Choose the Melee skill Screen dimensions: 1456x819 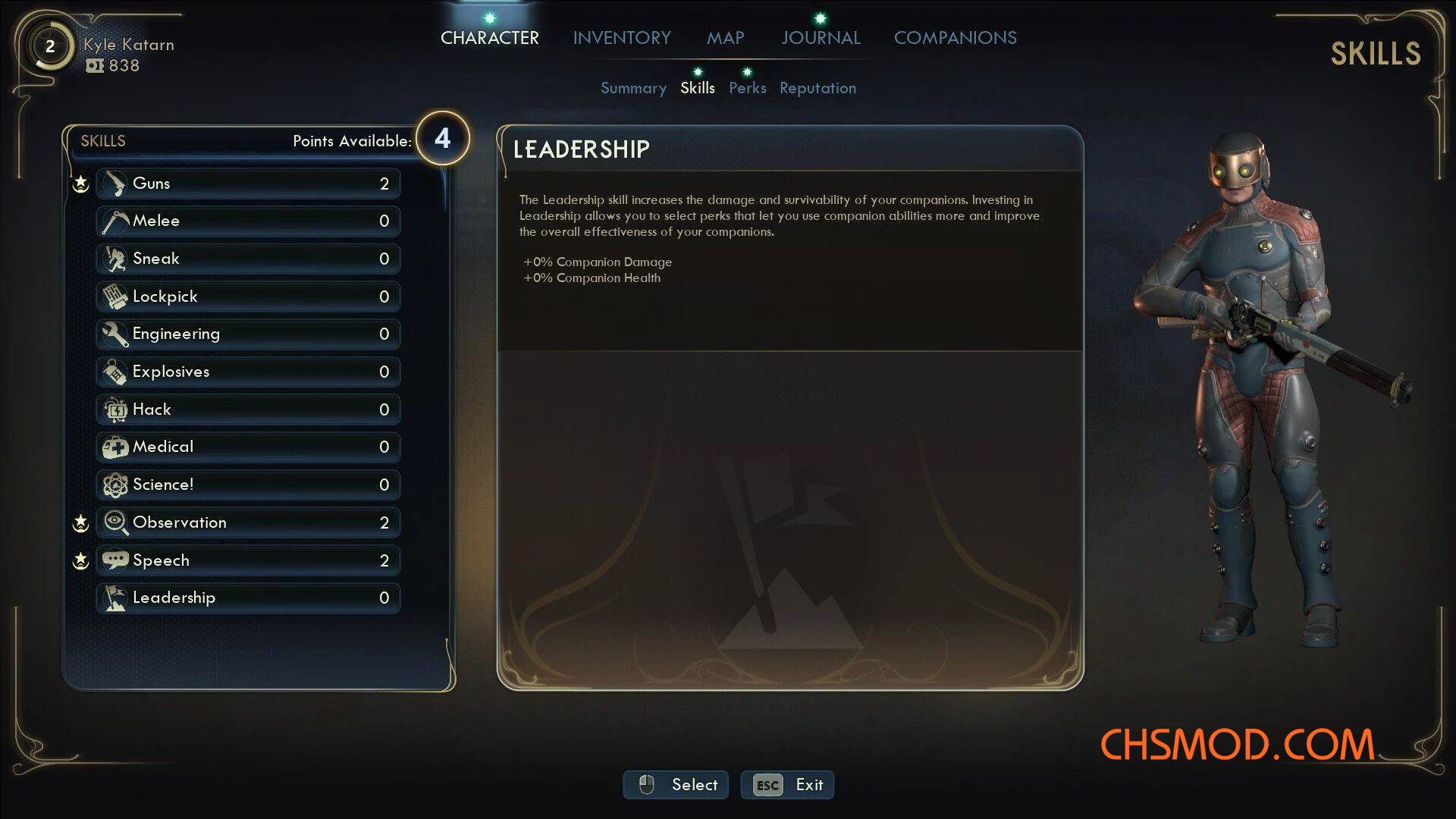coord(248,221)
